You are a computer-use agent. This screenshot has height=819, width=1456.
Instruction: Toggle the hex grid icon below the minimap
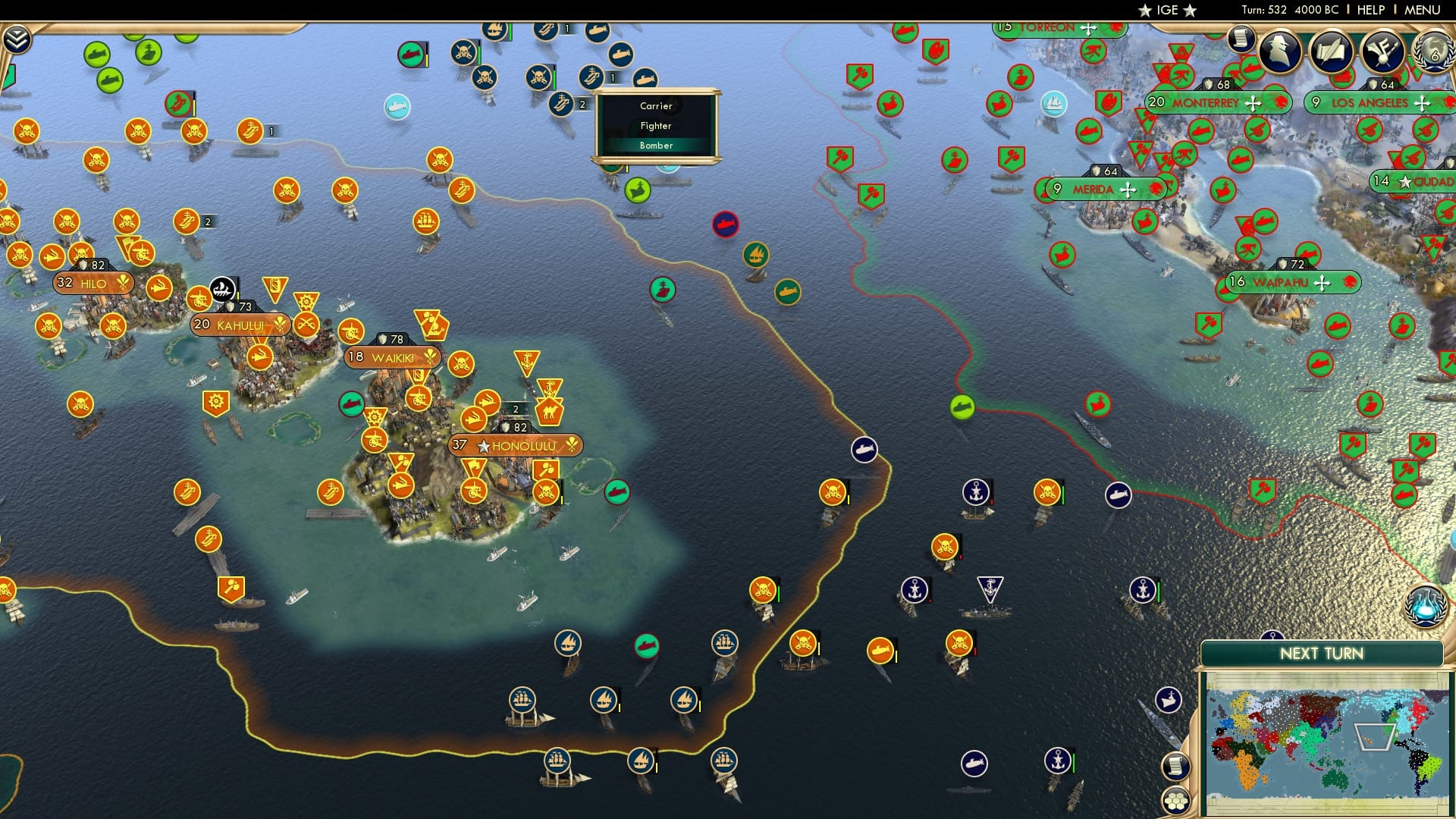(1178, 799)
